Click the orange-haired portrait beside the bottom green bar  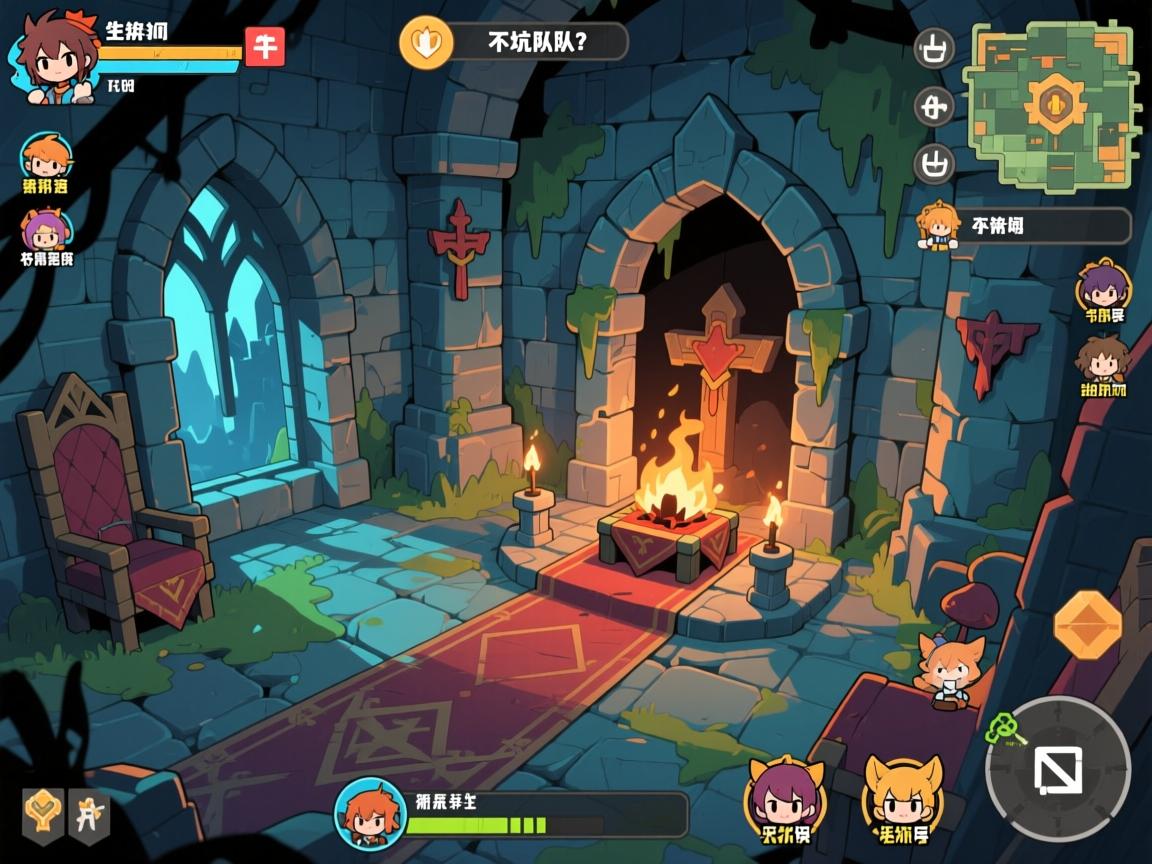[x=370, y=811]
